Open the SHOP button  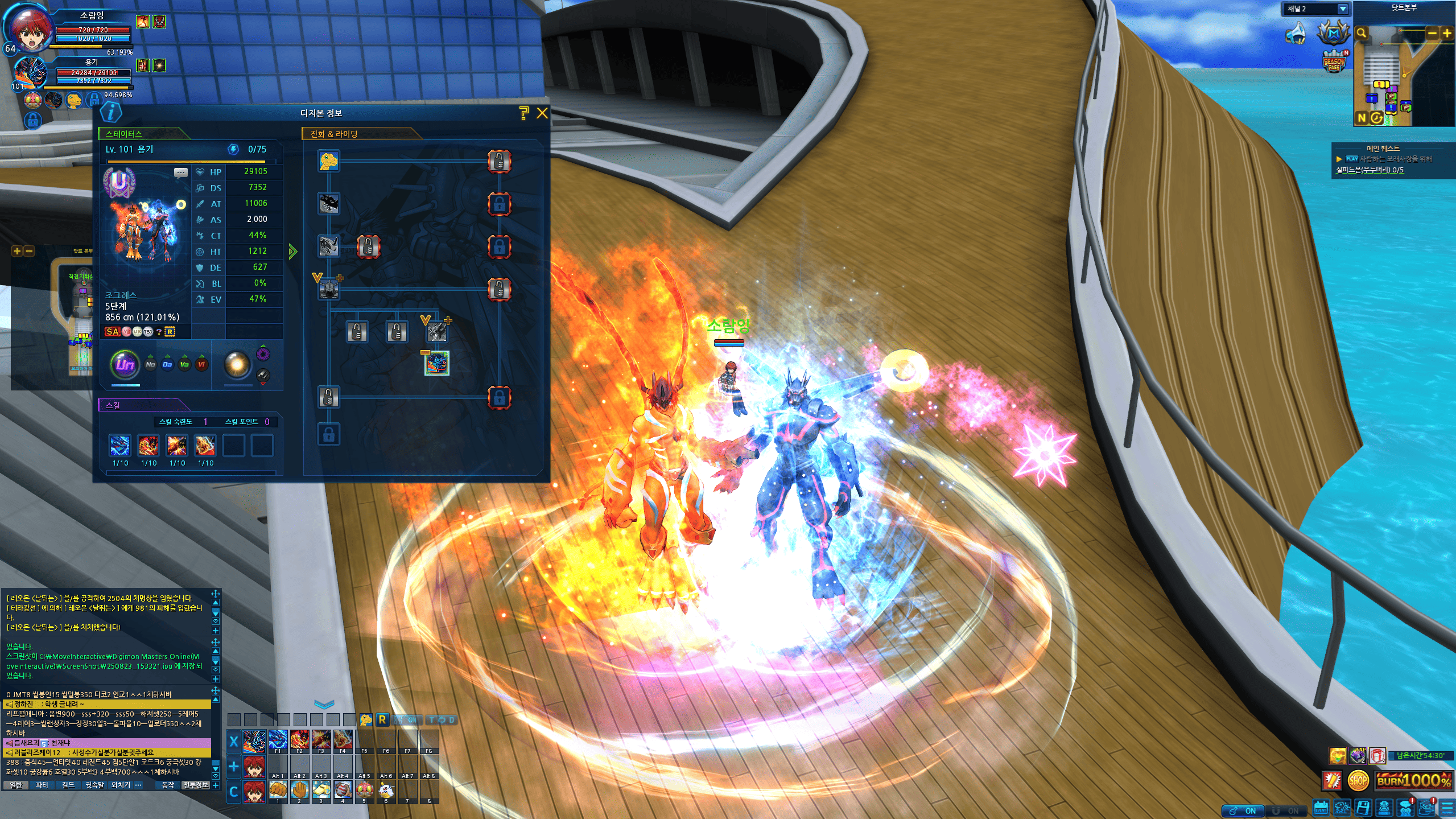[1358, 780]
